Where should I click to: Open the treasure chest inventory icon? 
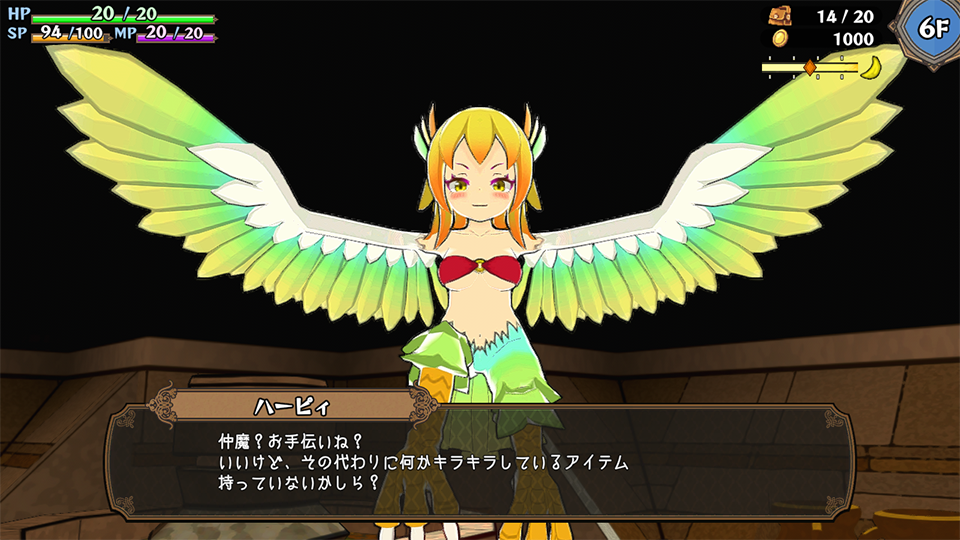click(x=780, y=16)
